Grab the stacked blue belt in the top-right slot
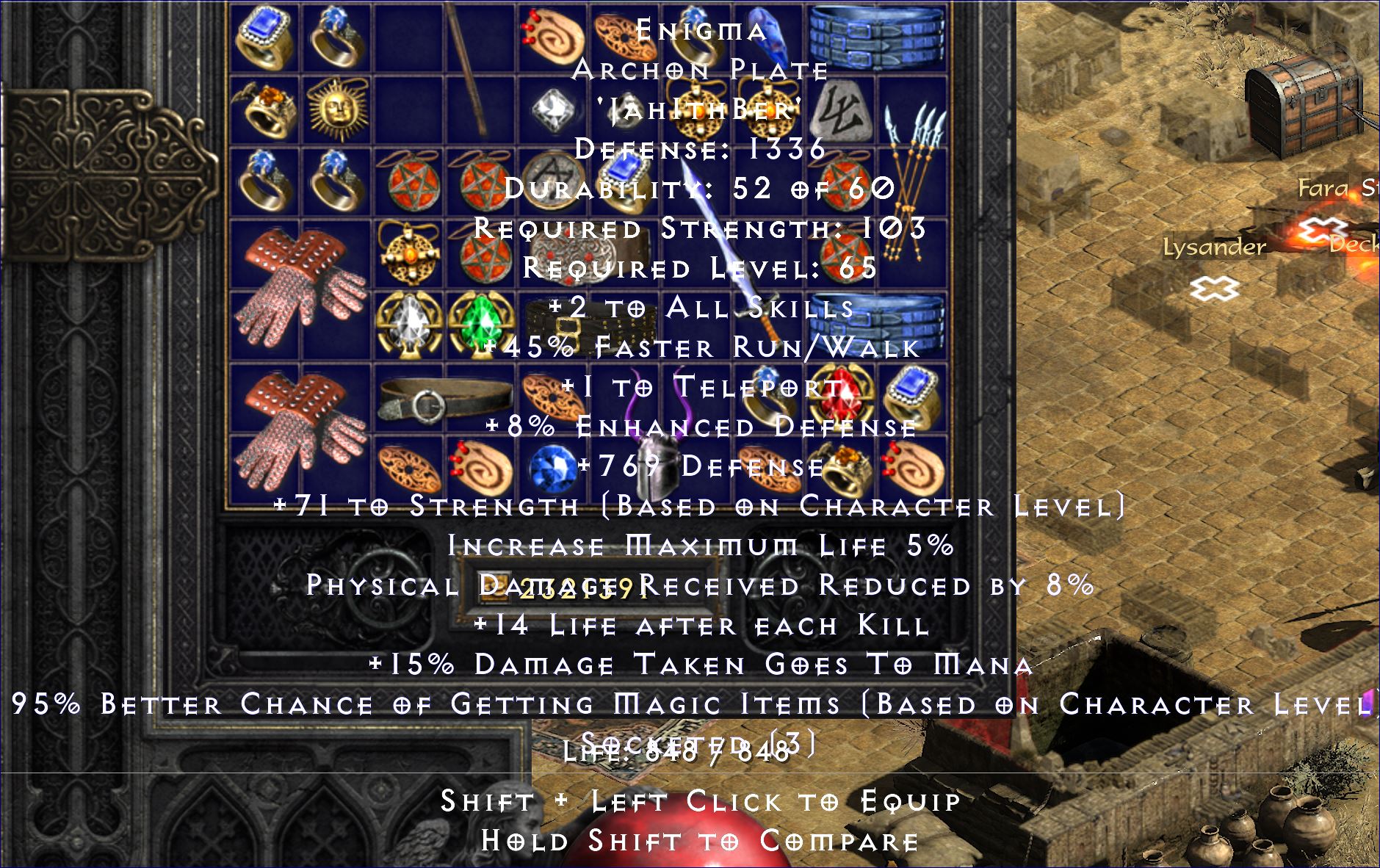Screen dimensions: 1380x868 (878, 37)
